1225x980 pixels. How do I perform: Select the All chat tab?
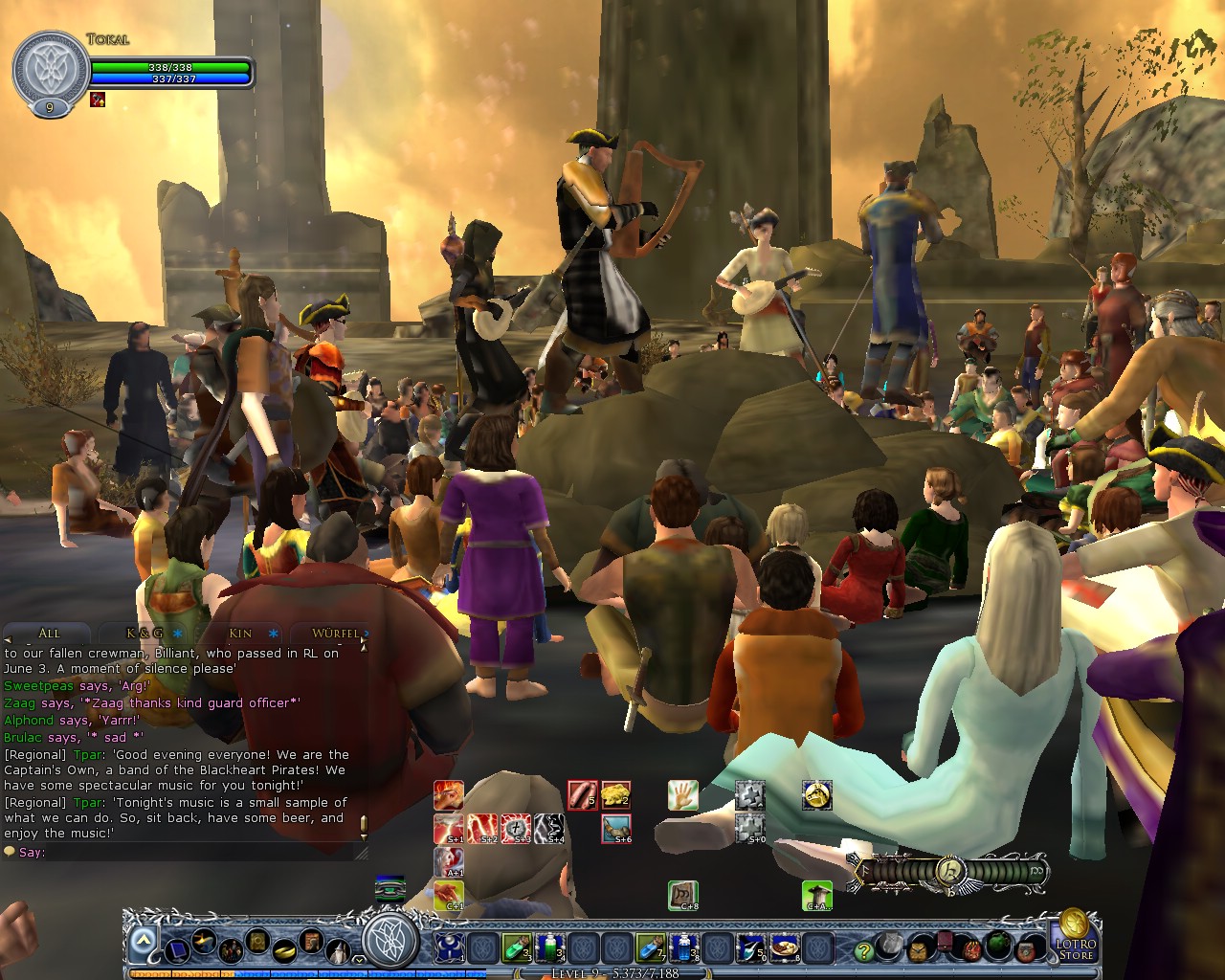point(48,634)
